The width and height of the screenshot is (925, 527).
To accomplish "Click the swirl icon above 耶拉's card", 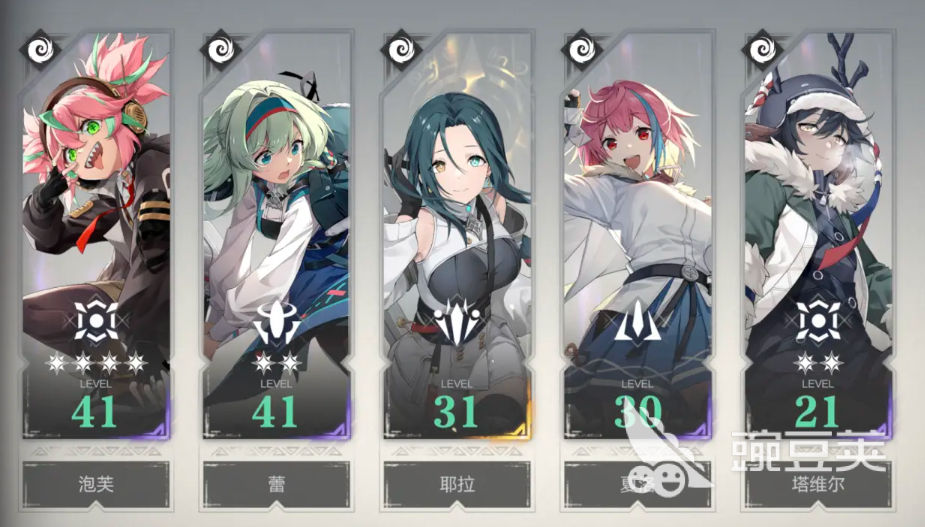I will click(x=402, y=48).
